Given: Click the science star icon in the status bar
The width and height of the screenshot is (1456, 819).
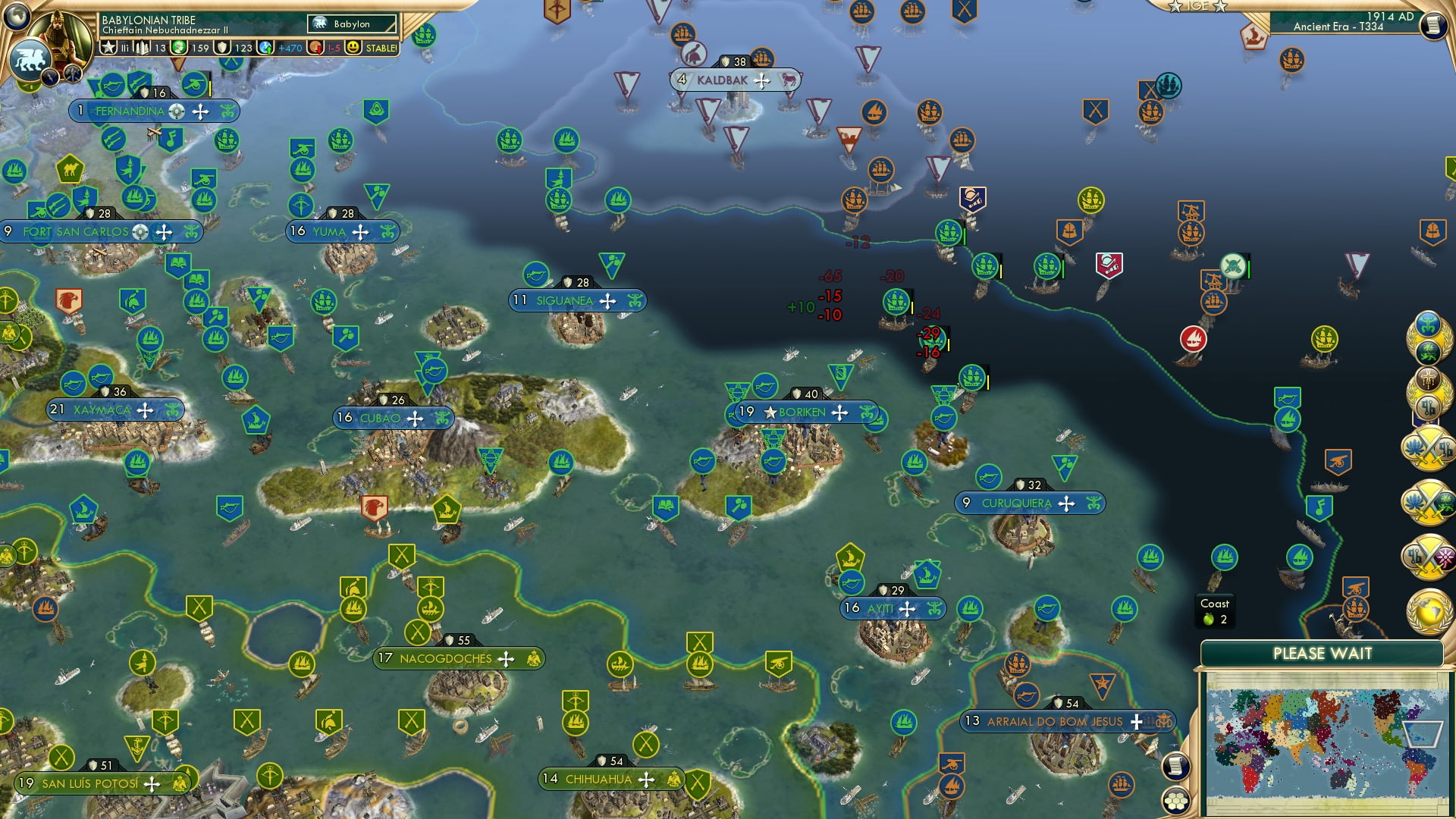Looking at the screenshot, I should 110,47.
